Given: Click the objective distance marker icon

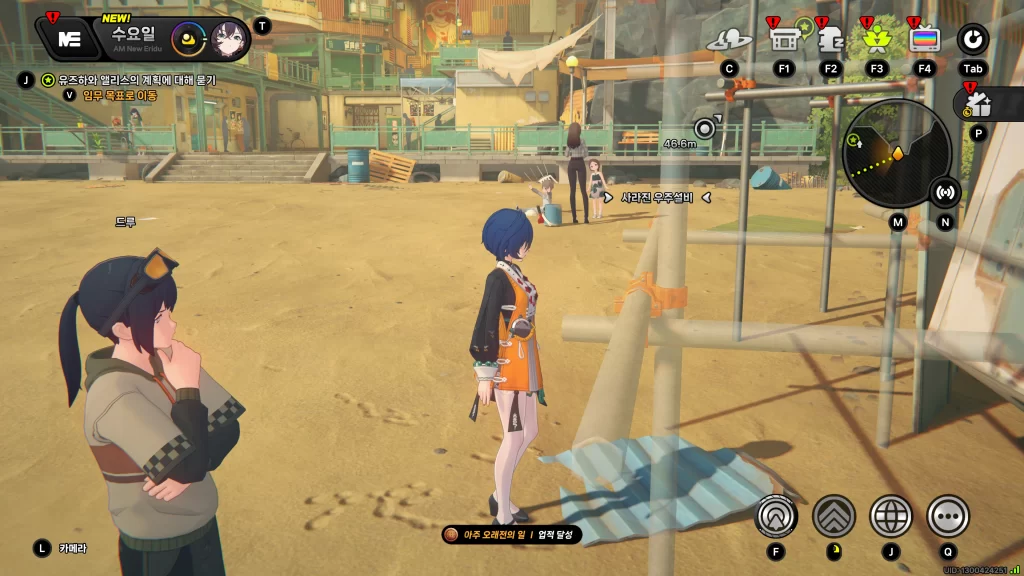Looking at the screenshot, I should (x=707, y=127).
